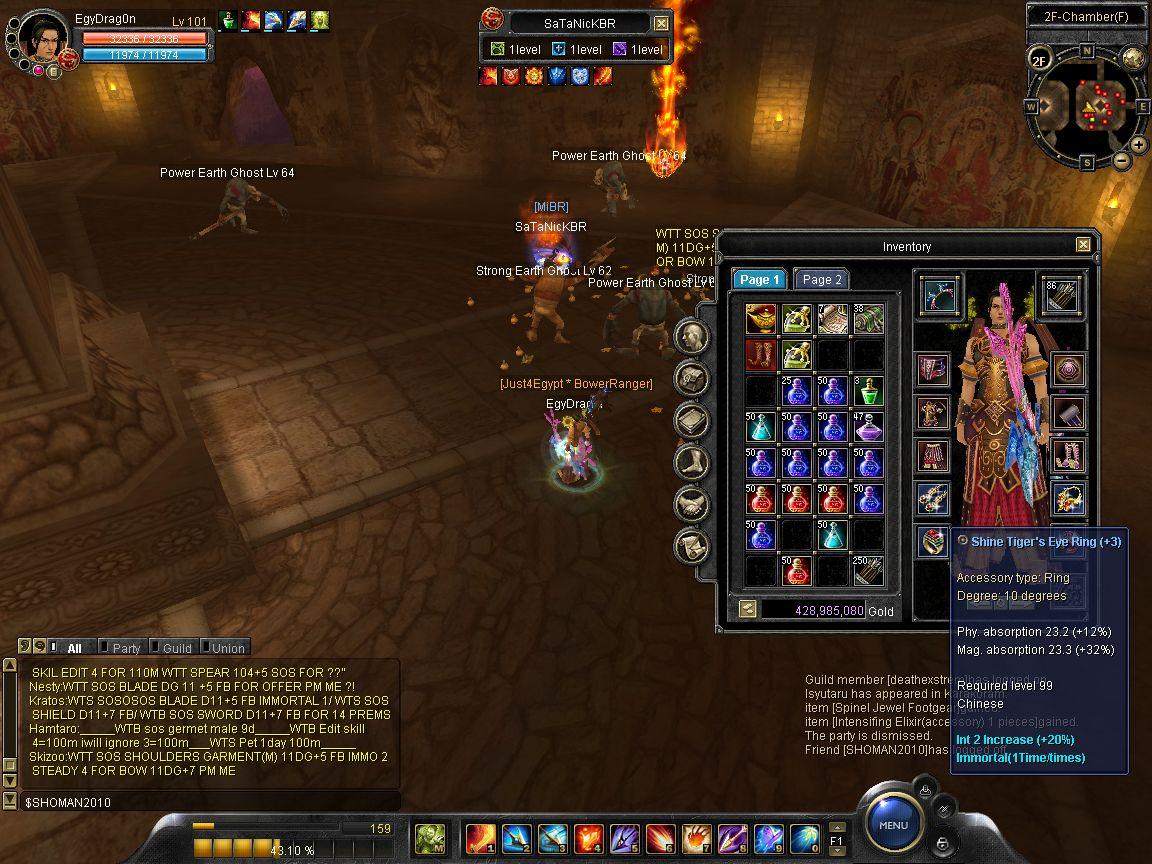Zoom out the minimap with minus button
Viewport: 1152px width, 864px height.
click(1121, 160)
